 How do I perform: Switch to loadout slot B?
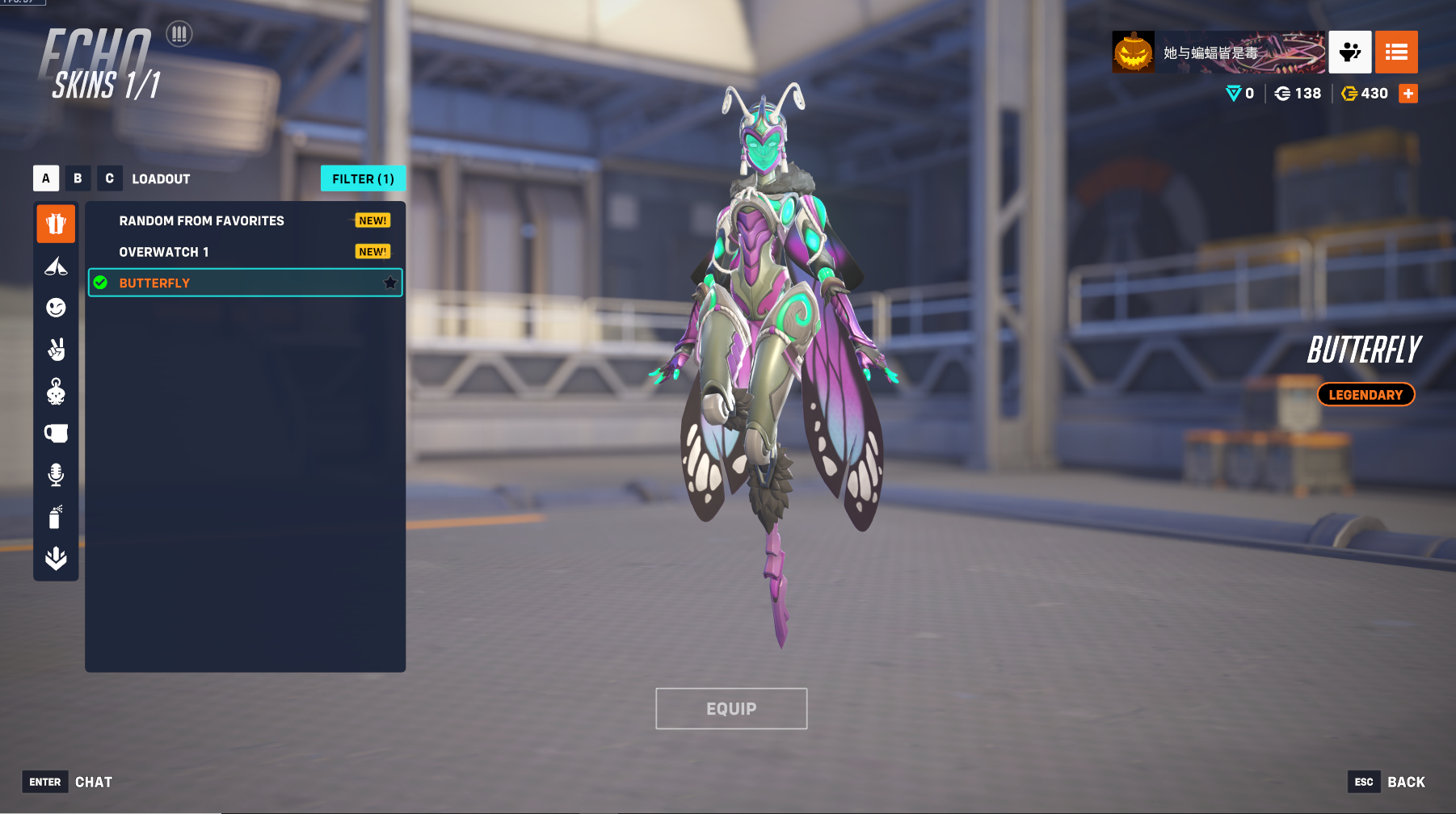(x=78, y=178)
